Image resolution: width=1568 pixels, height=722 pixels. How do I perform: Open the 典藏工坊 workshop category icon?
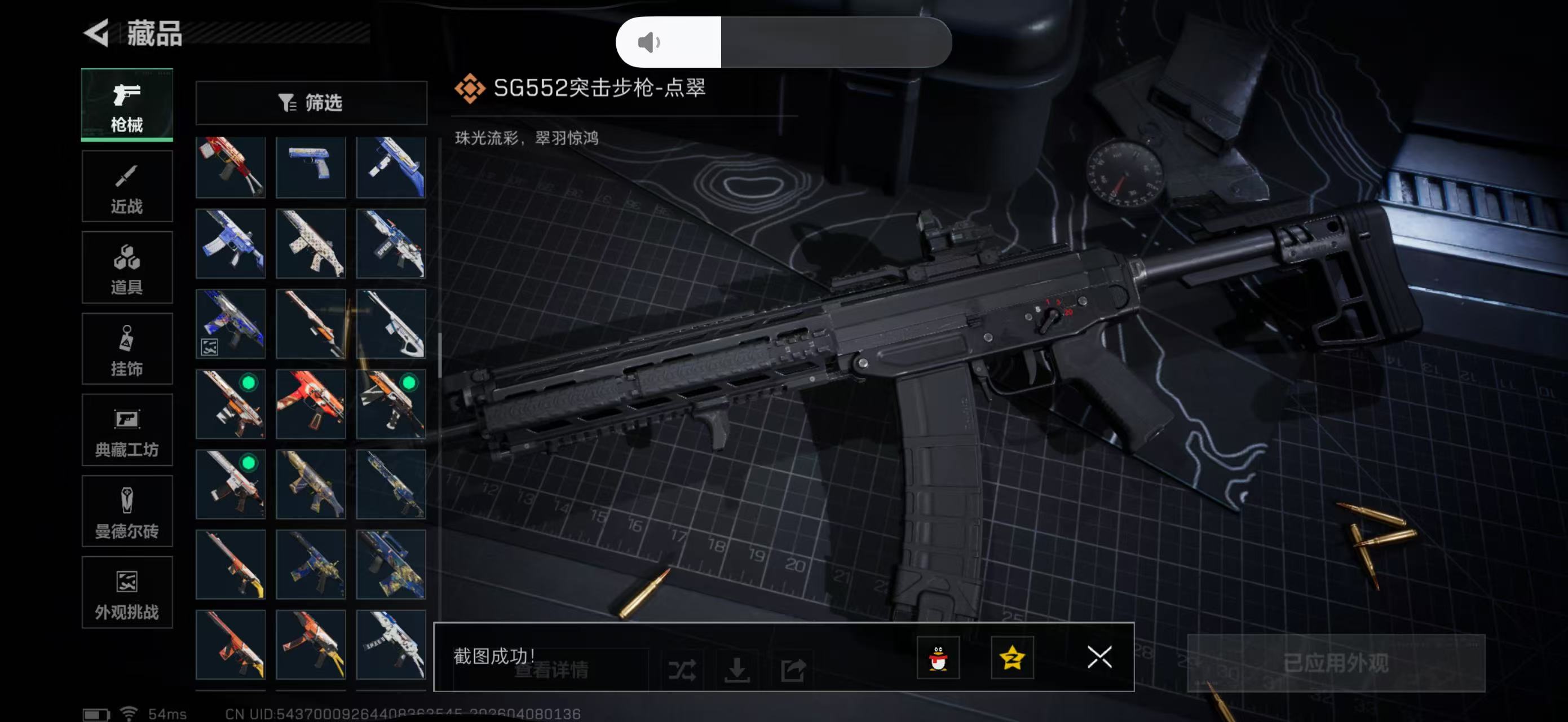point(127,430)
